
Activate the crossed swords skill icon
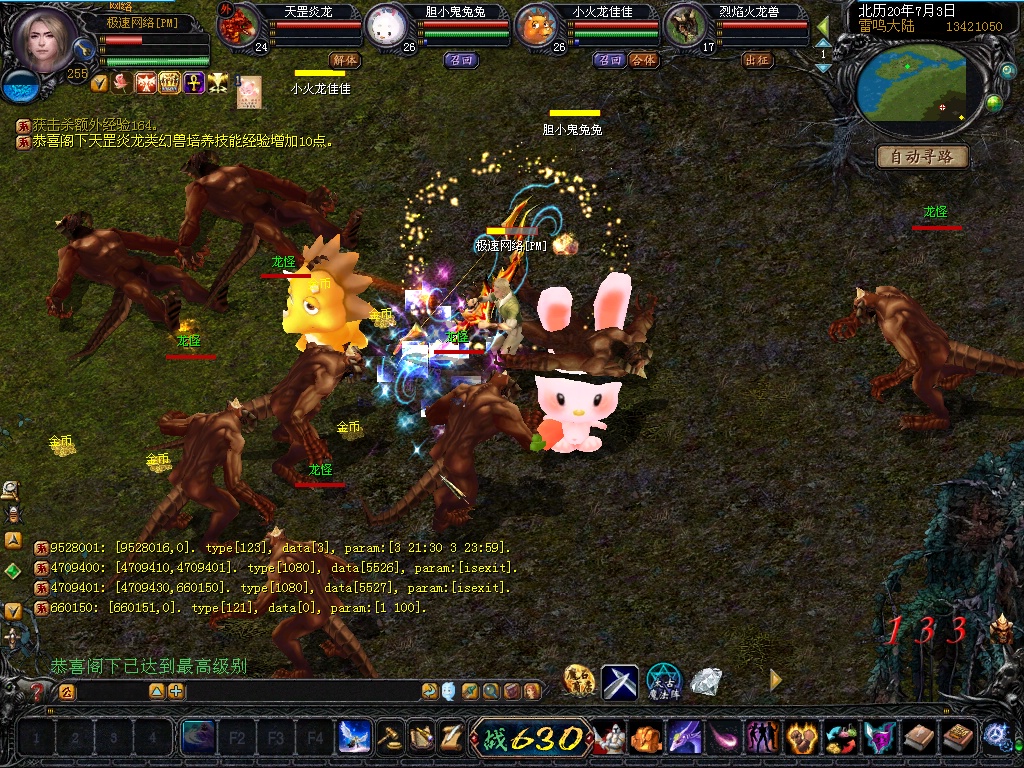tap(619, 682)
